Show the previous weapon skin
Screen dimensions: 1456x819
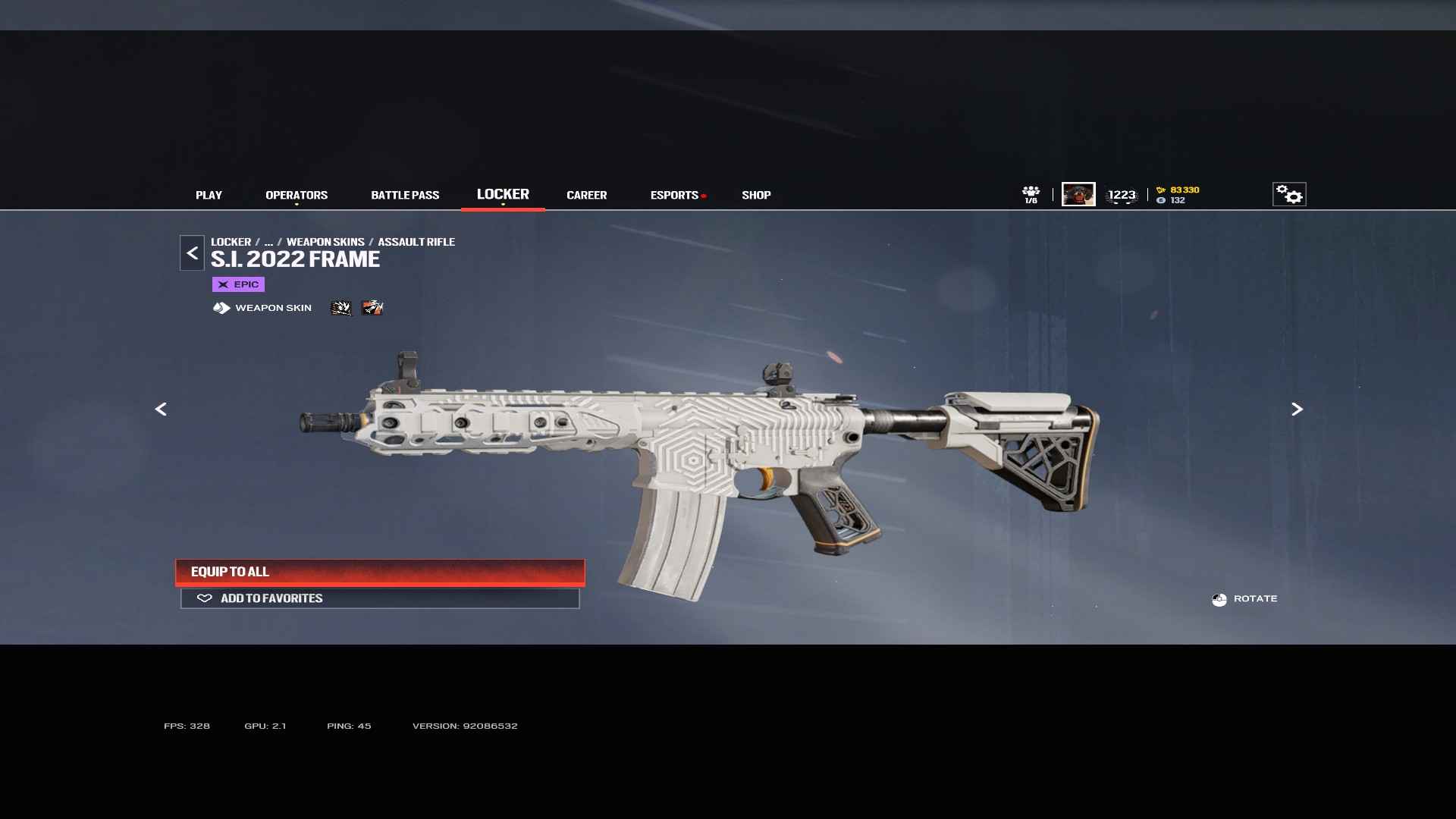coord(161,409)
